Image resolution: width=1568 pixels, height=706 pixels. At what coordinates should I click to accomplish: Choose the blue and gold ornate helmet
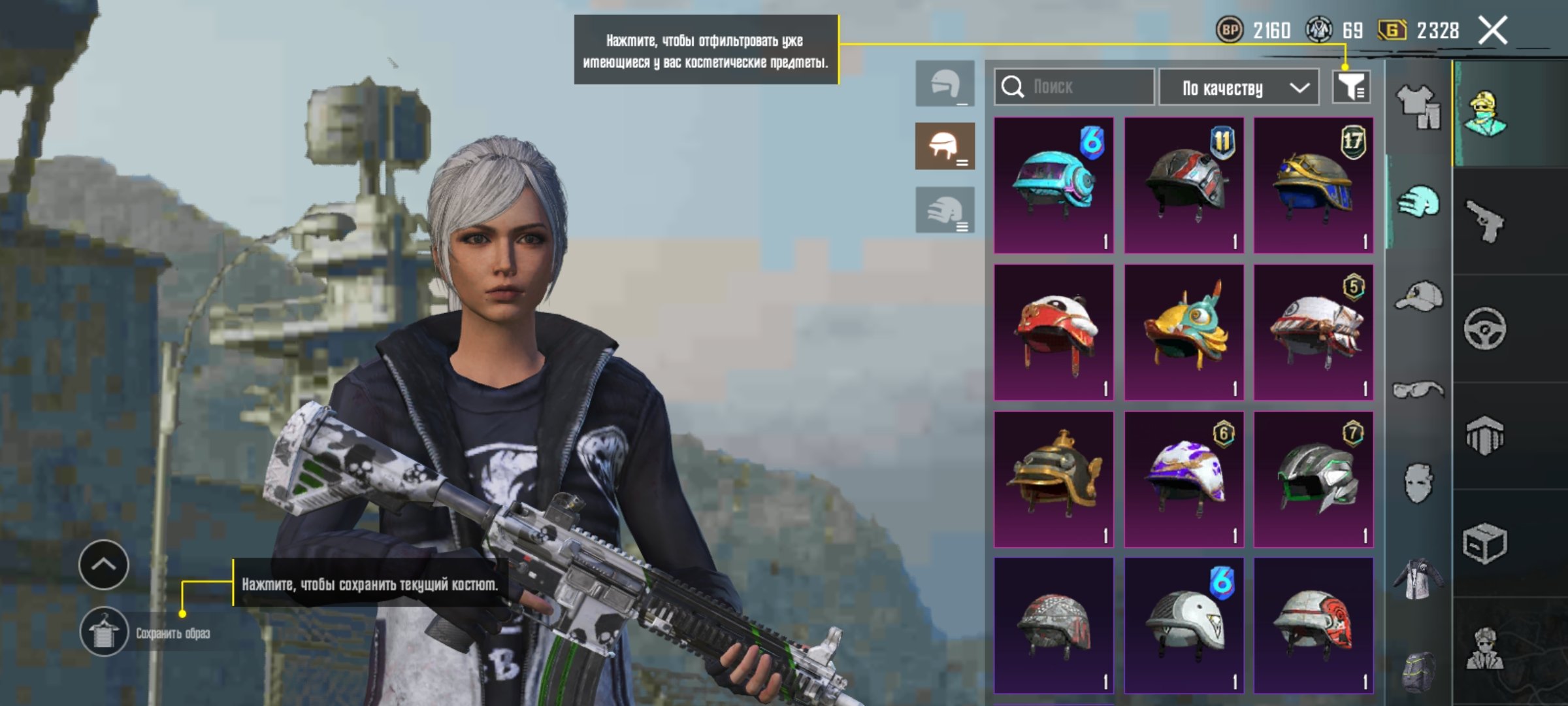click(1313, 185)
